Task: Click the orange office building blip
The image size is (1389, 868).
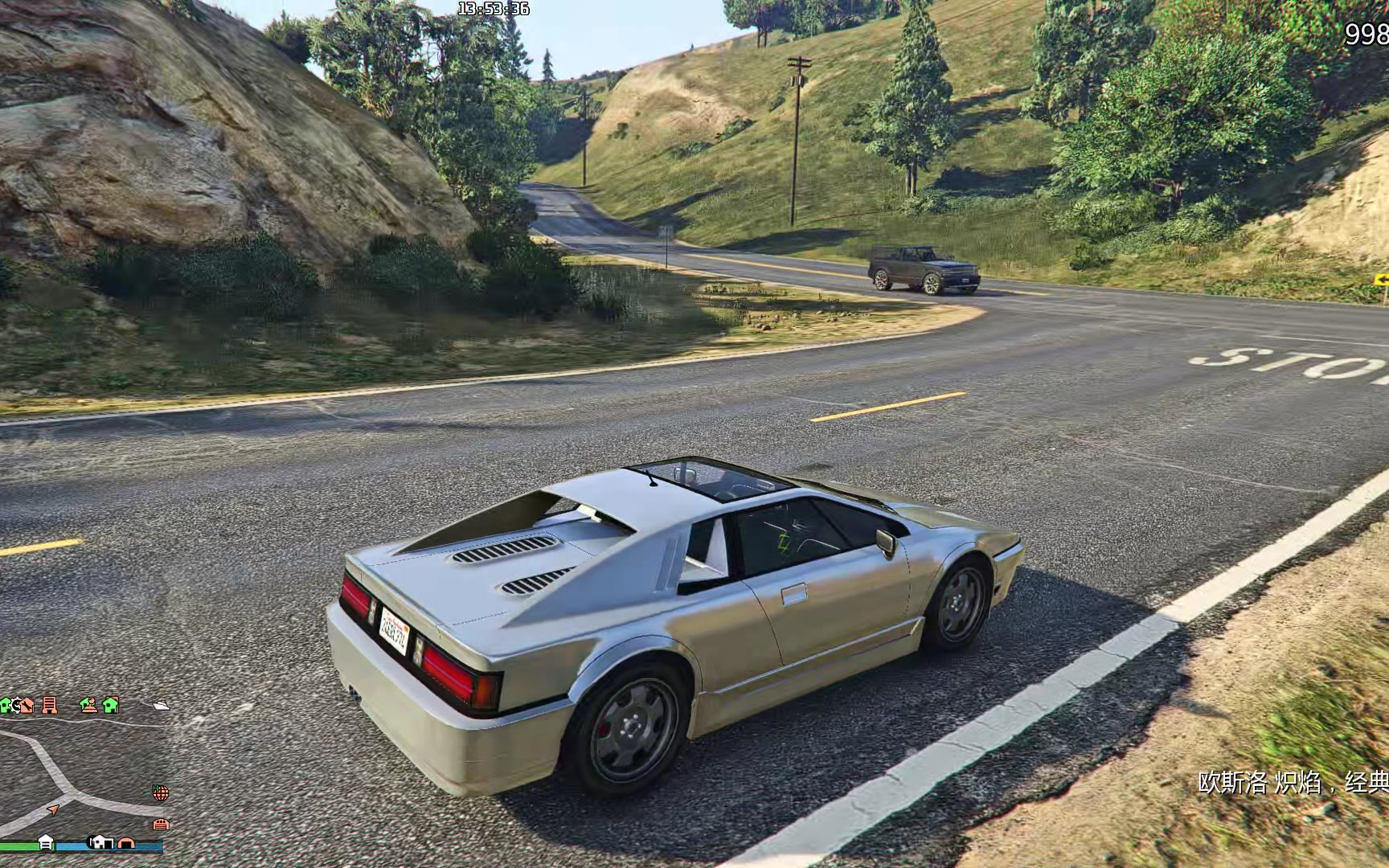Action: coord(50,705)
